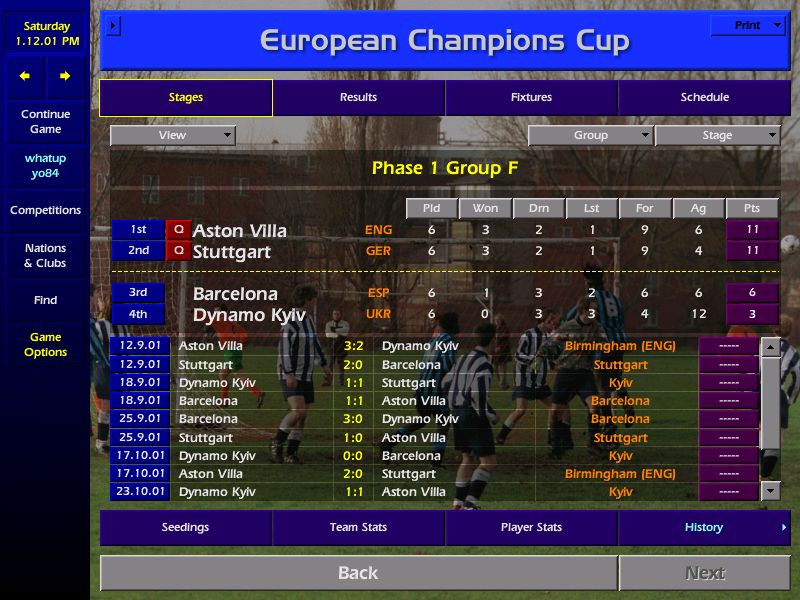
Task: Select the whatup yo84 manager button
Action: (x=45, y=165)
